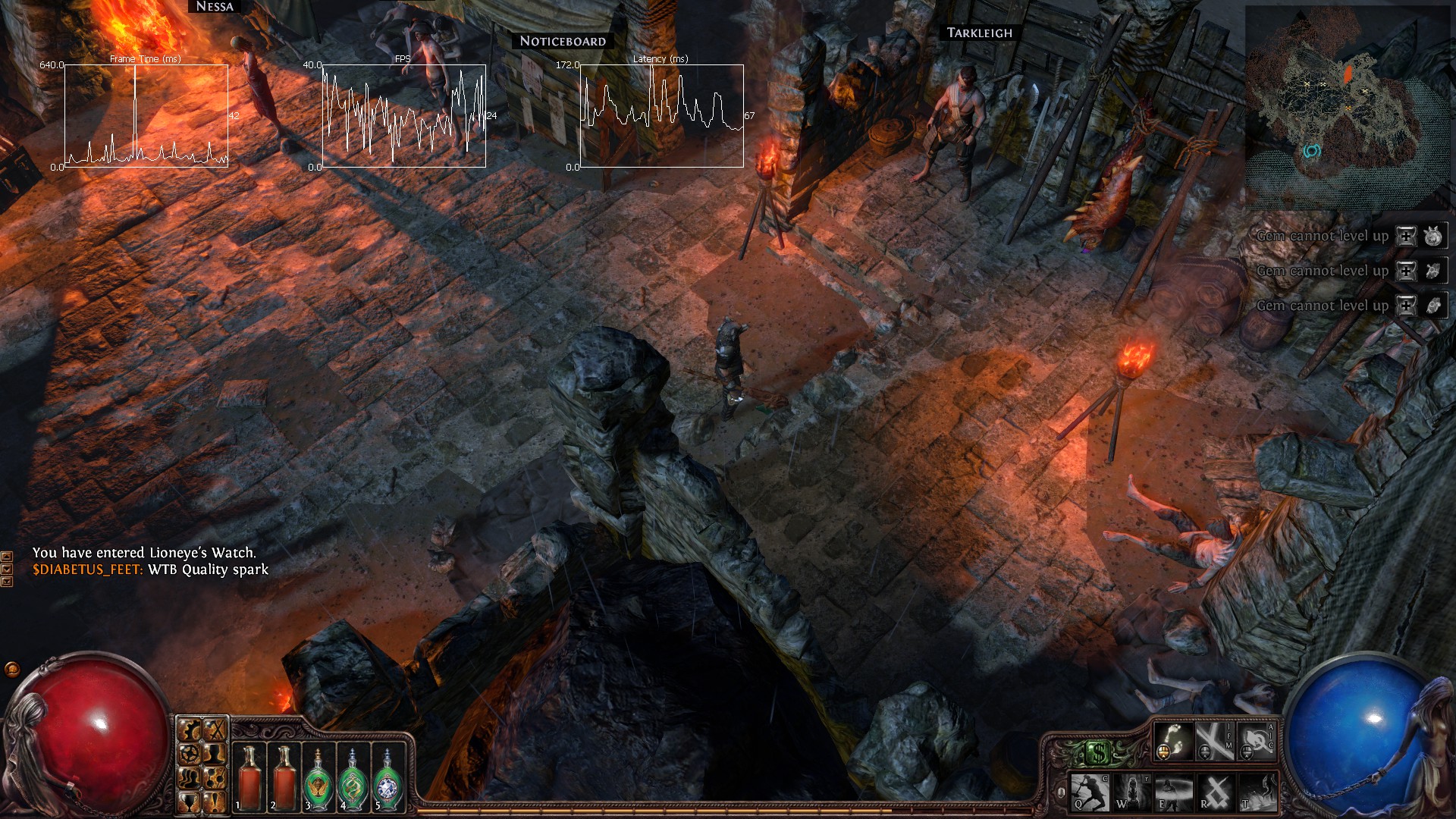1456x819 pixels.
Task: Click the first gem level-up plus button
Action: pos(1406,236)
